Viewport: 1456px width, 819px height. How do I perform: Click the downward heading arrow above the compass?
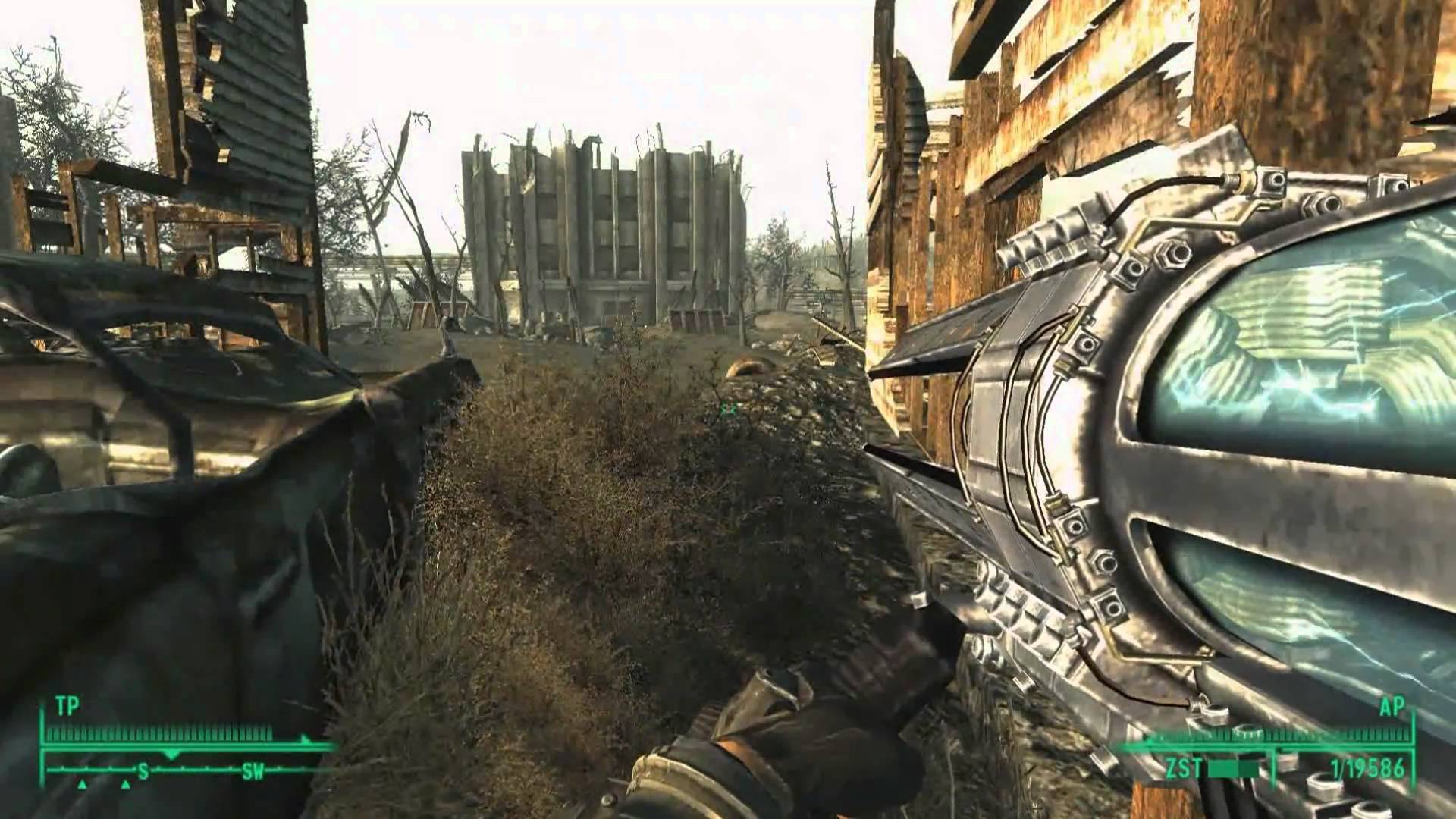click(171, 755)
